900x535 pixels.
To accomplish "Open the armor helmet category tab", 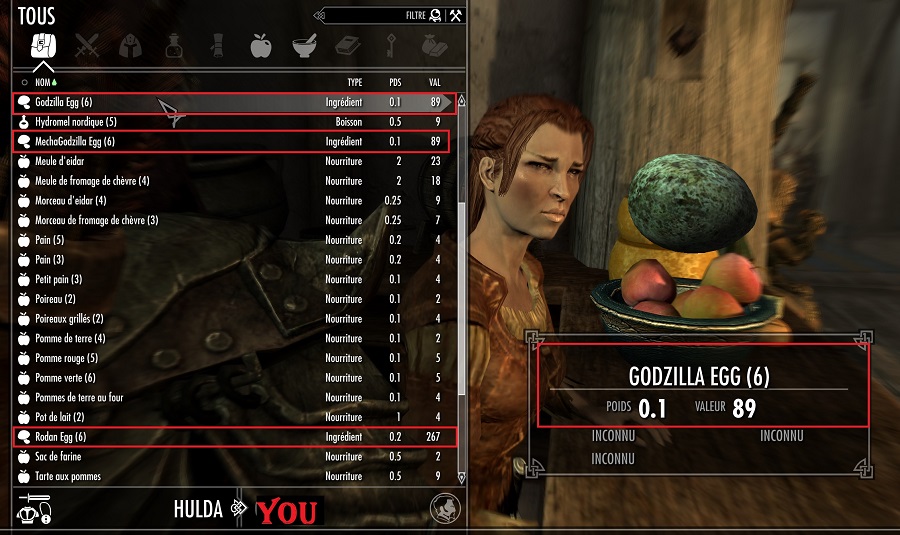I will point(129,45).
